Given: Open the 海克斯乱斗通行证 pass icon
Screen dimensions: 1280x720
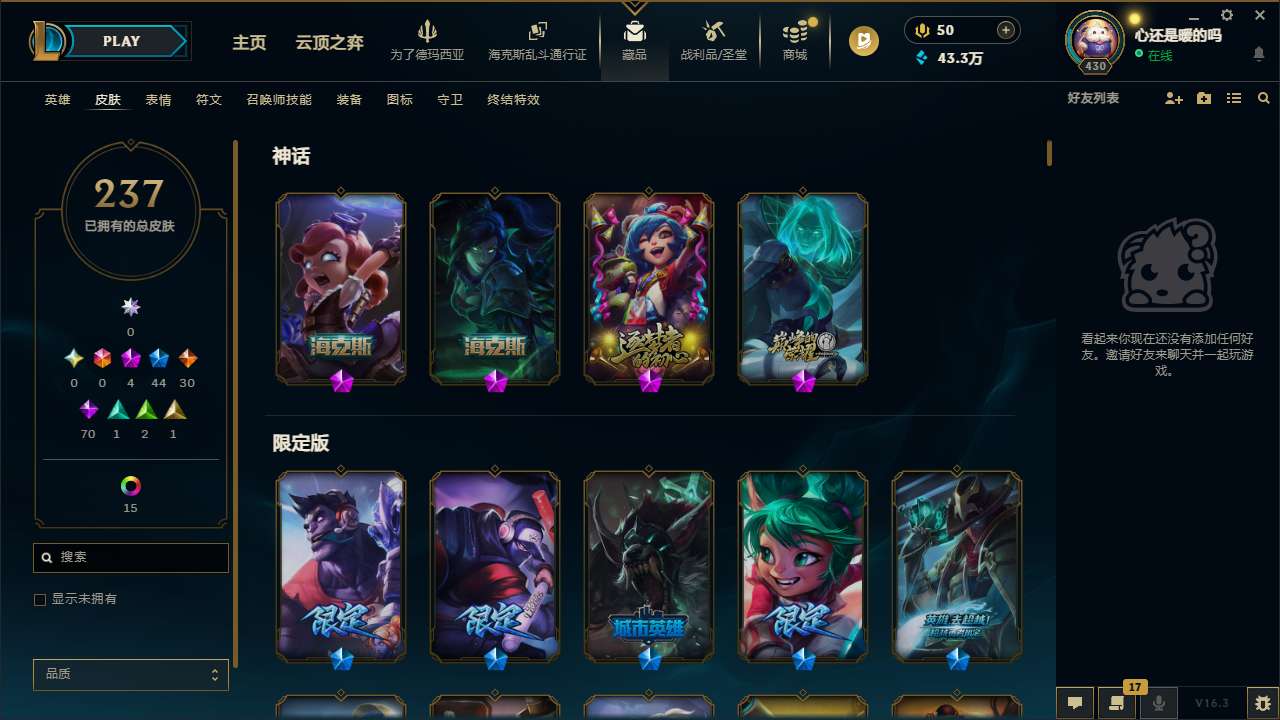Looking at the screenshot, I should coord(537,40).
